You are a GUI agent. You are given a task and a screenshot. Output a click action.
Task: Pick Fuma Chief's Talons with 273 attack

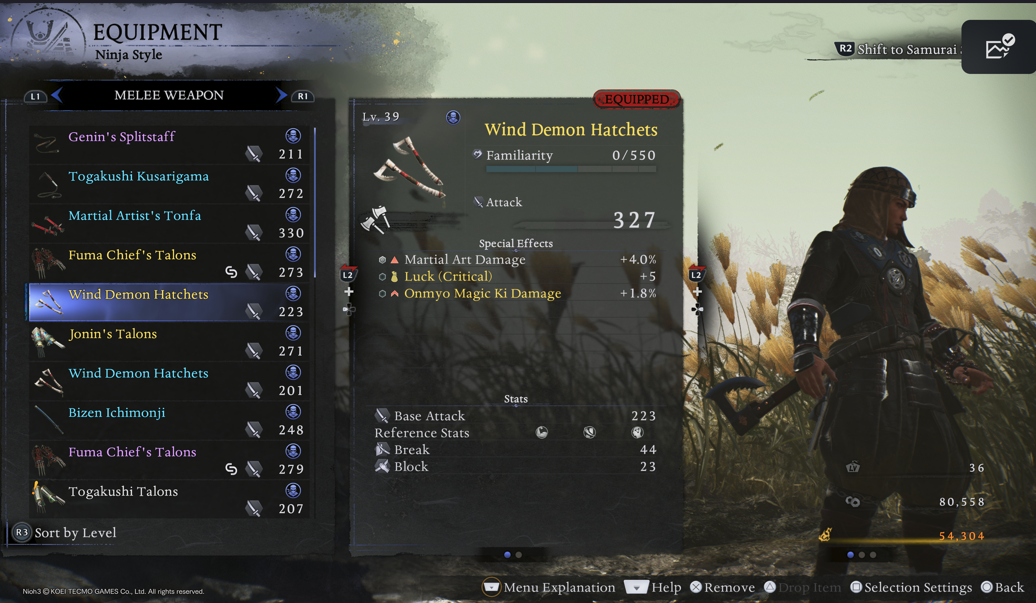coord(170,263)
